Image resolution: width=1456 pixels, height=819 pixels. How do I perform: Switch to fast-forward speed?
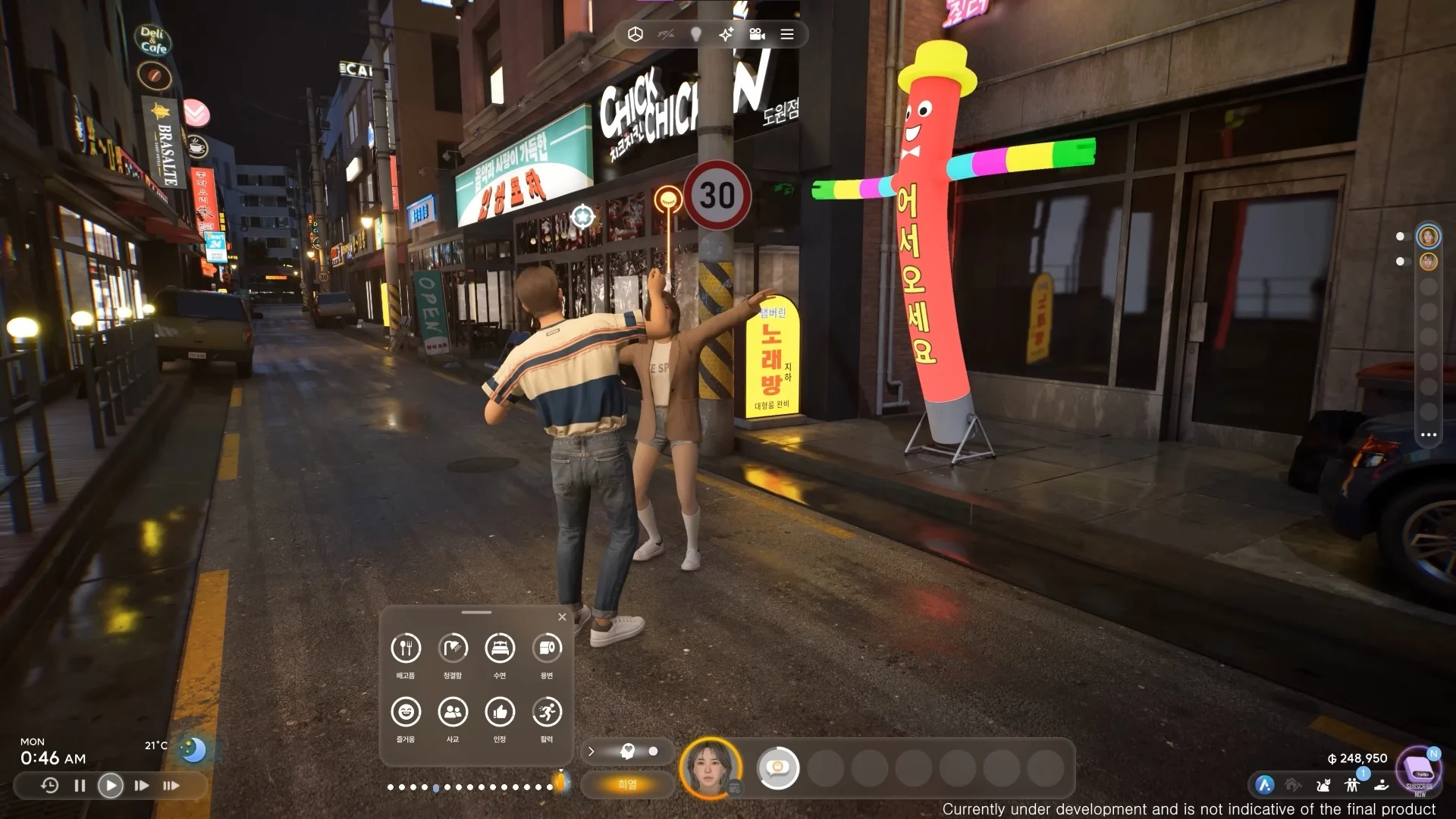(x=142, y=786)
